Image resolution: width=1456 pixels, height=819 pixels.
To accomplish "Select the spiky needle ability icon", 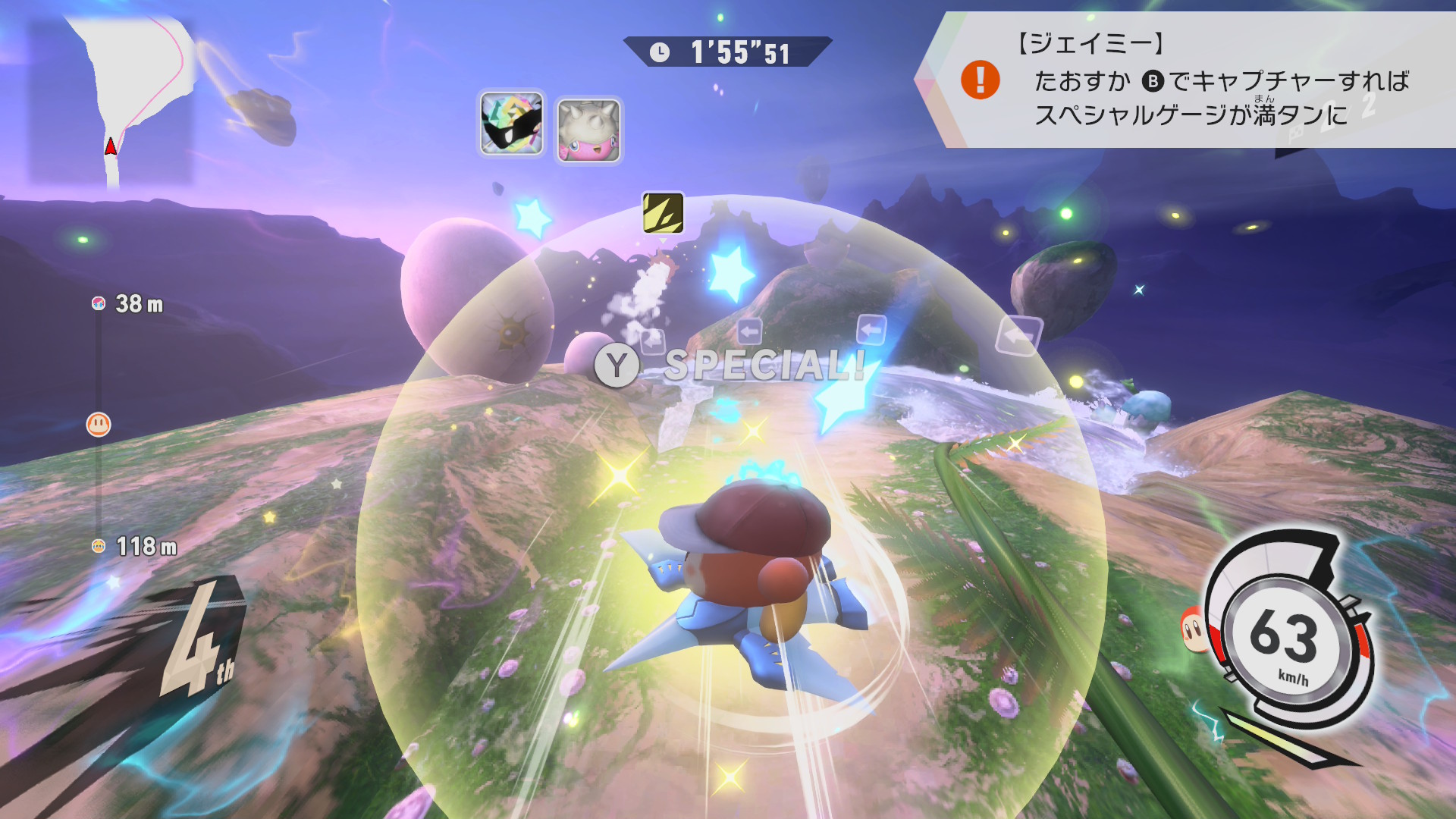I will tap(589, 130).
